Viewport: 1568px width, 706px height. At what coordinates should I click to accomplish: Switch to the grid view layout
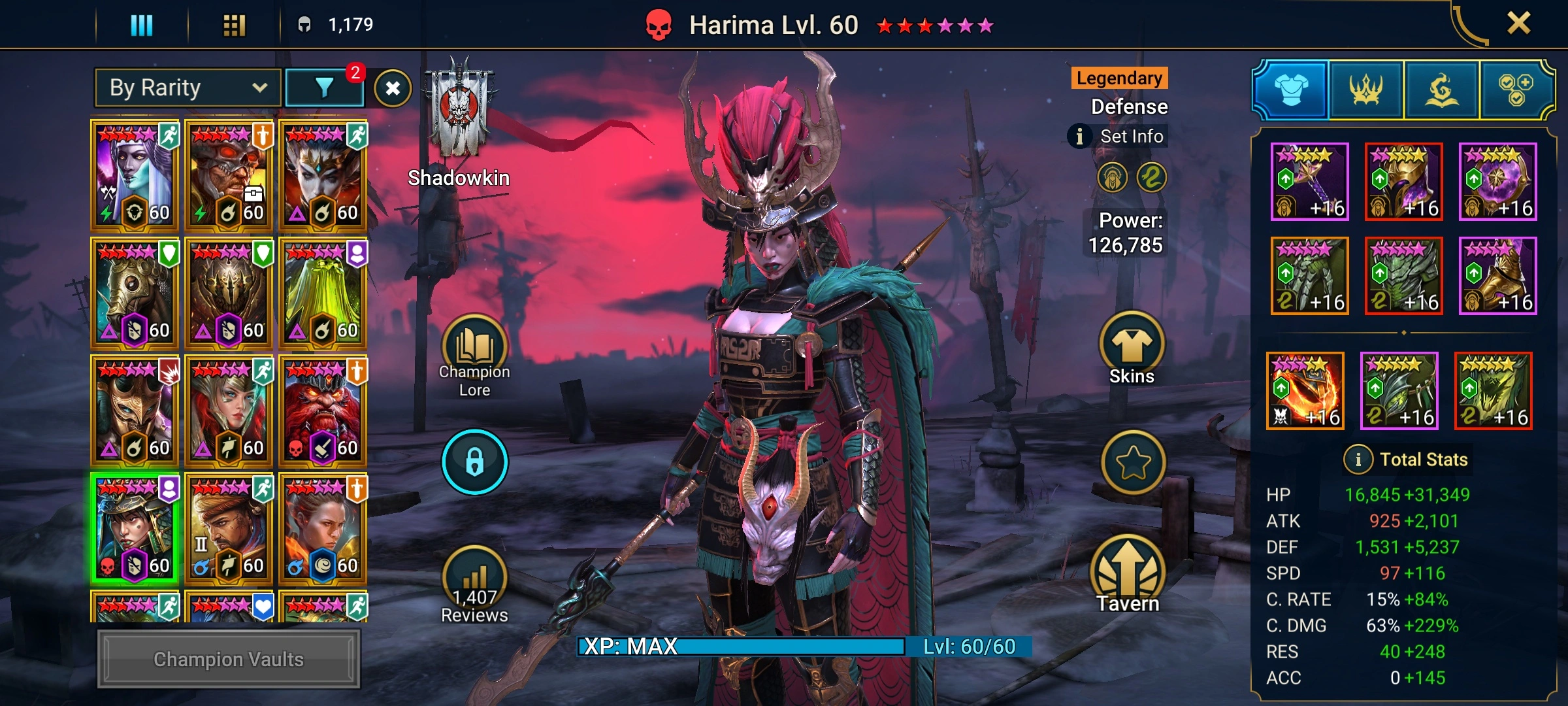234,25
